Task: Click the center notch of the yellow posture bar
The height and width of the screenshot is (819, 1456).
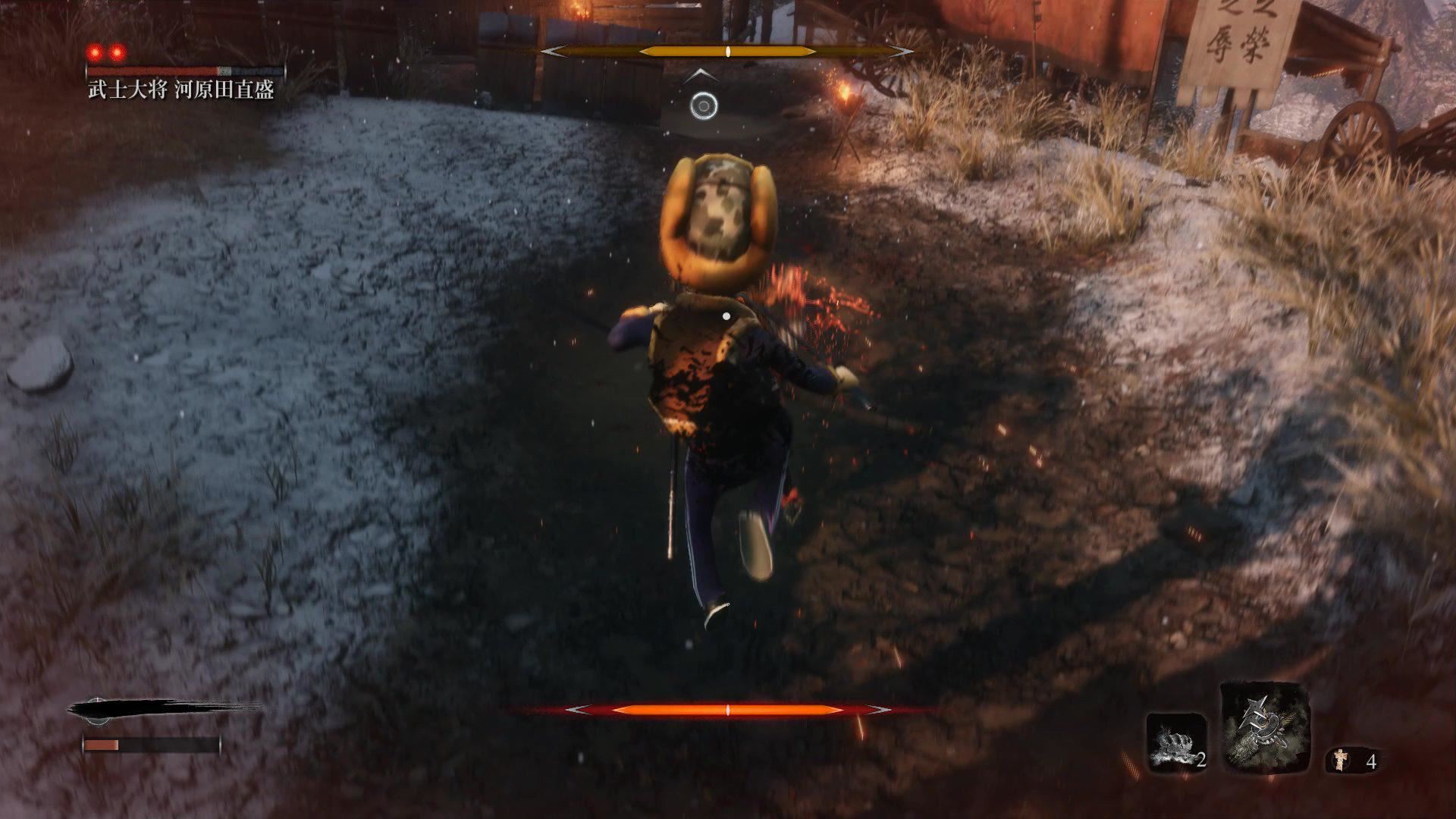Action: pyautogui.click(x=726, y=52)
